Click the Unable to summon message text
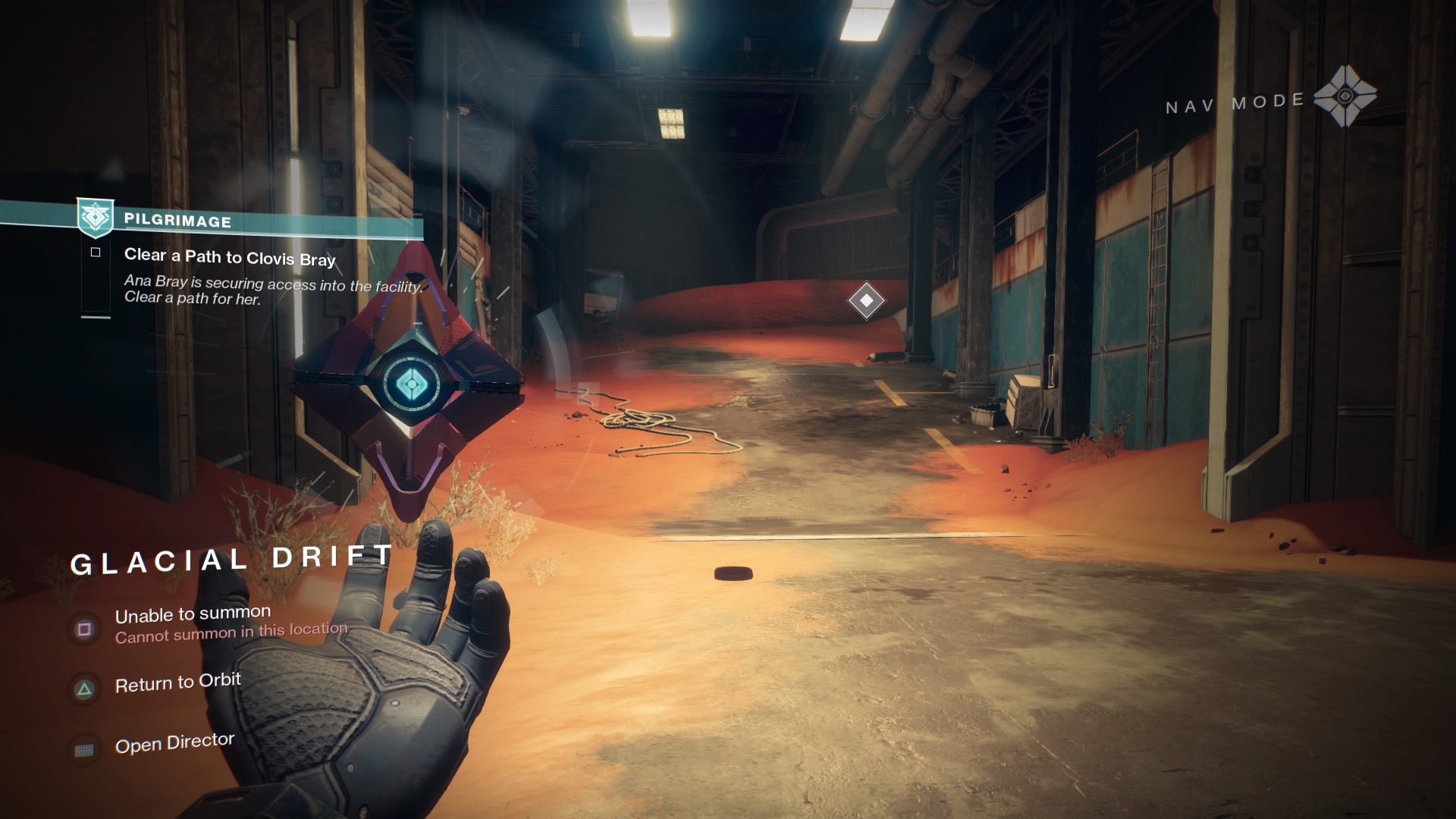Image resolution: width=1456 pixels, height=819 pixels. (x=193, y=611)
